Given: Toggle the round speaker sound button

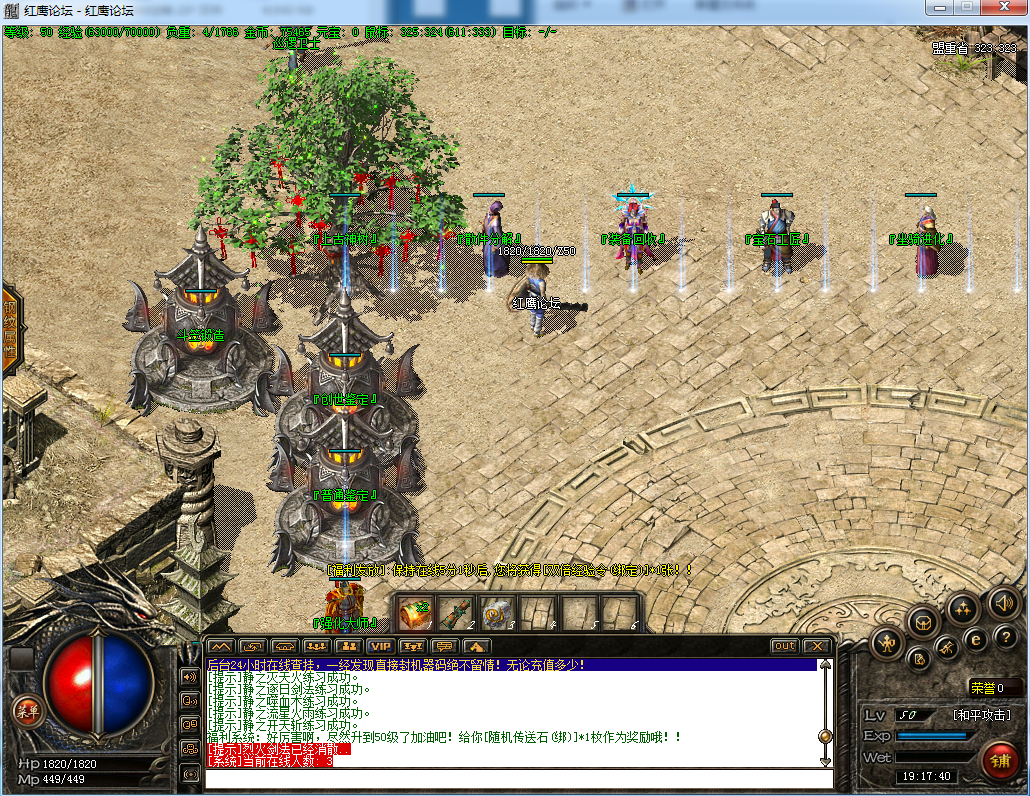Looking at the screenshot, I should pyautogui.click(x=1004, y=602).
